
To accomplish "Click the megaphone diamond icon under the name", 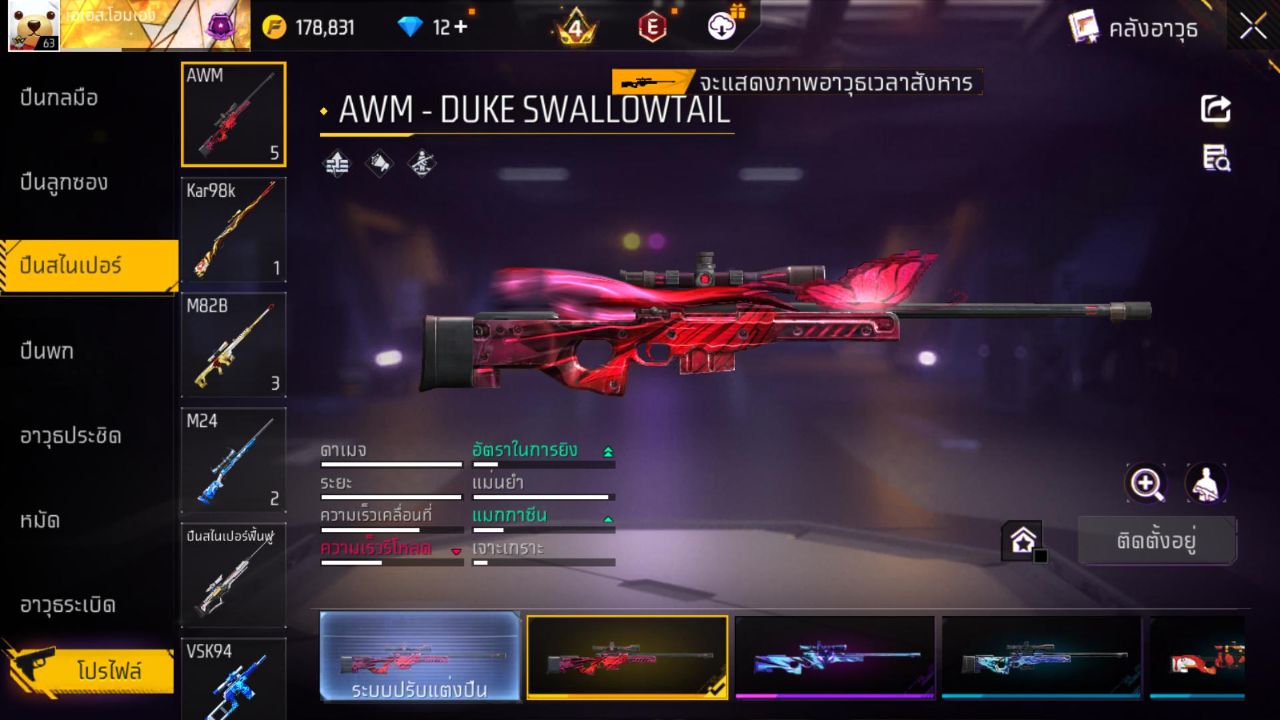I will pyautogui.click(x=378, y=163).
